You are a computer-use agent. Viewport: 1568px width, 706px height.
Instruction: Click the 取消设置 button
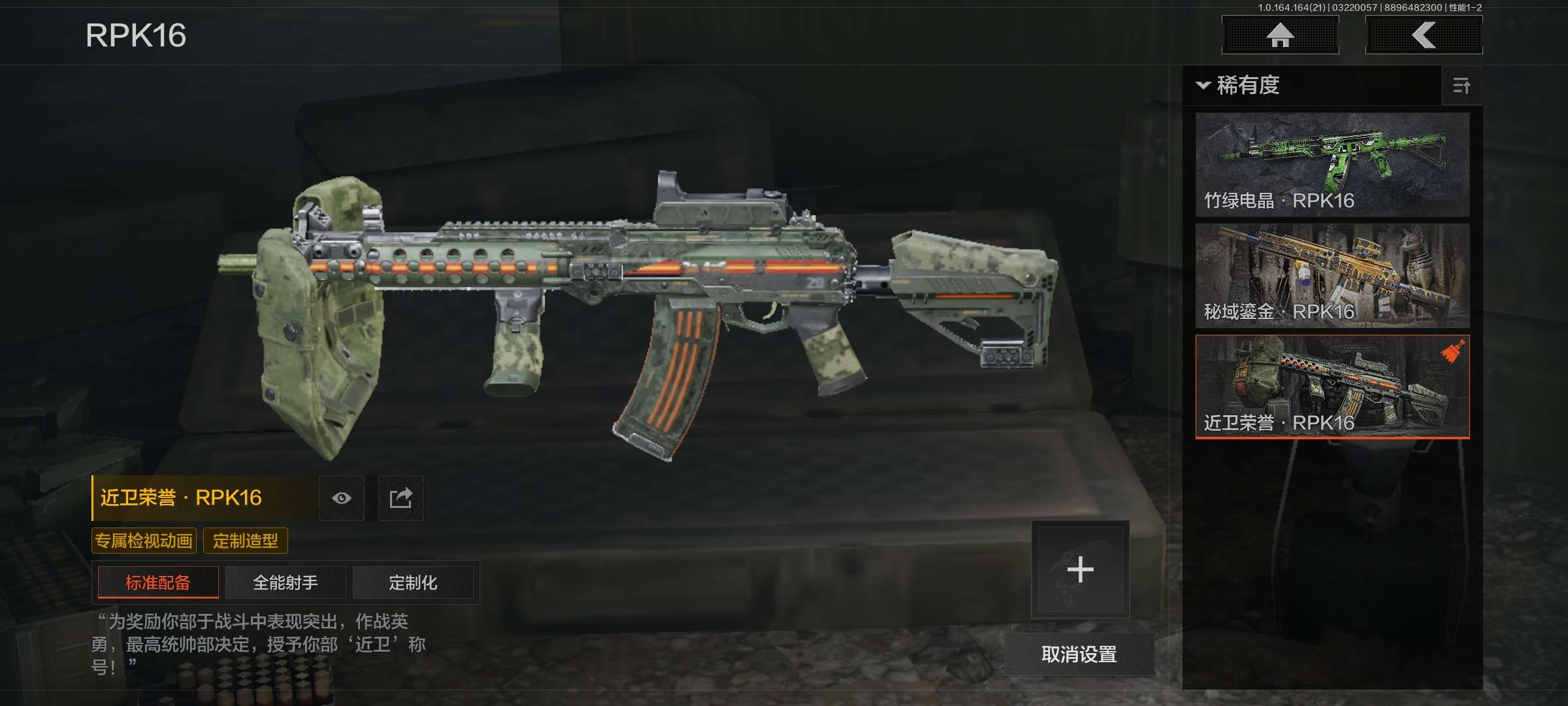click(x=1079, y=654)
